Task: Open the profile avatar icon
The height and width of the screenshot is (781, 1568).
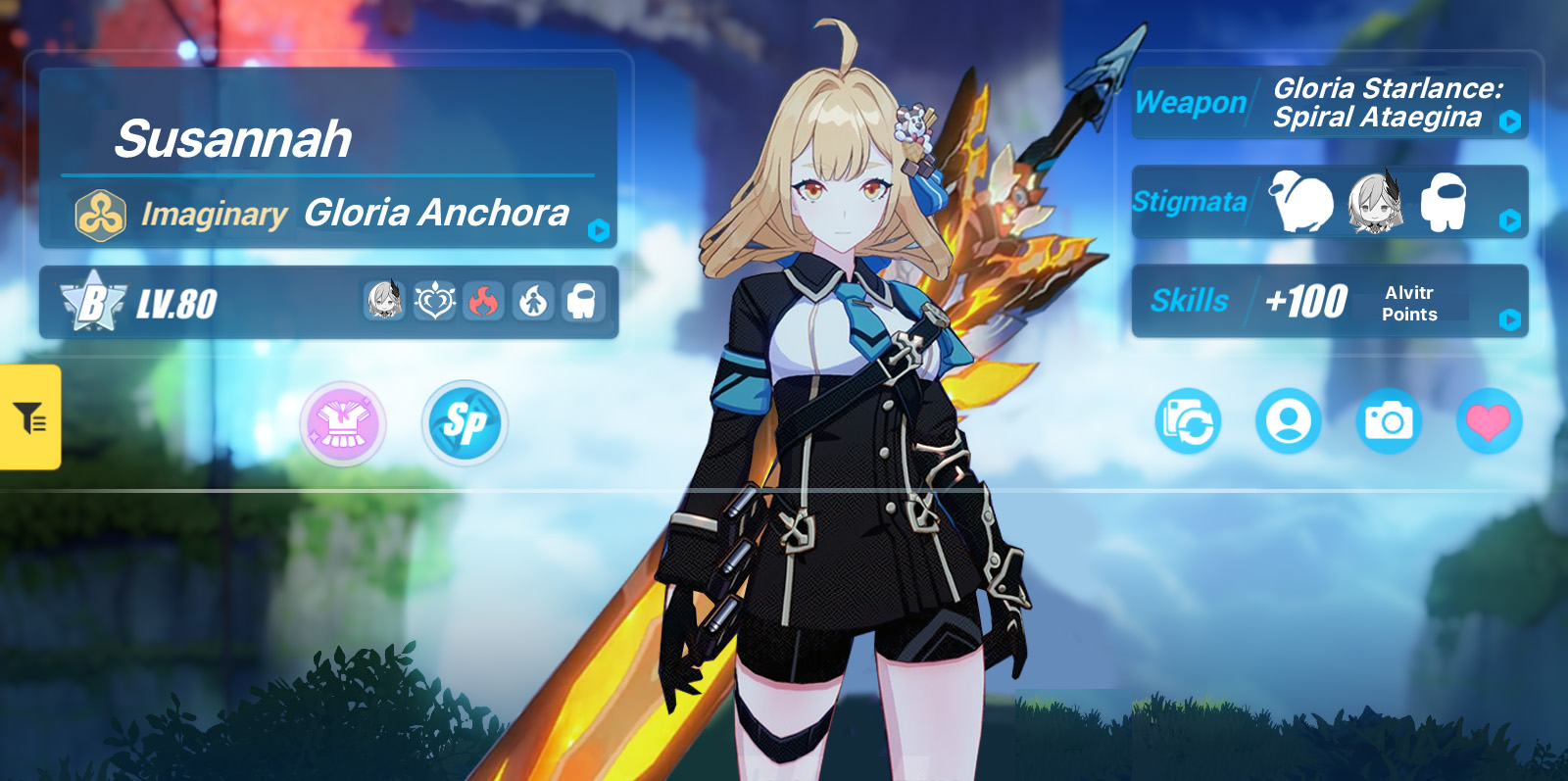Action: 1290,423
